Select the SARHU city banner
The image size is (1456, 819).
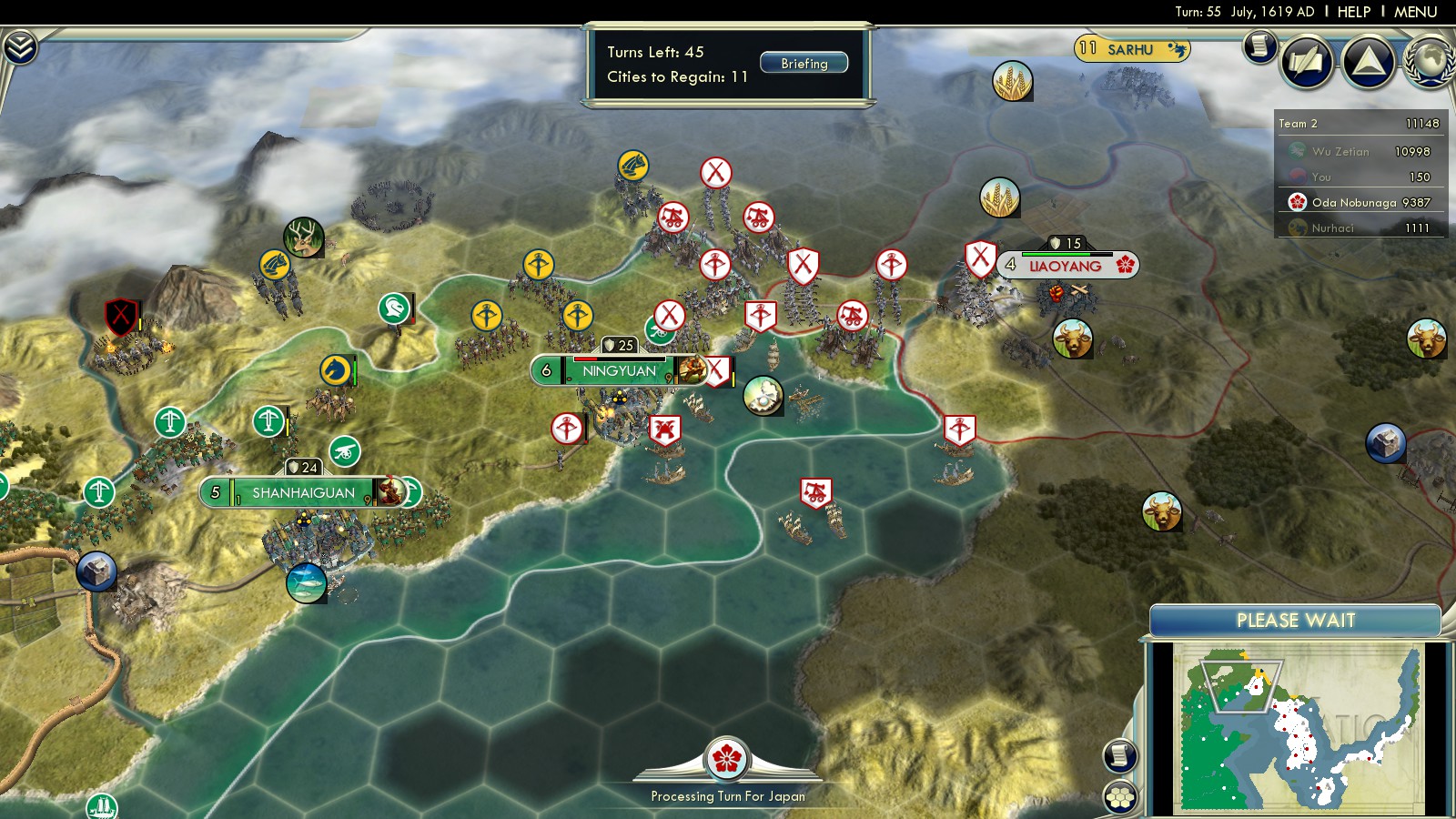coord(1130,50)
